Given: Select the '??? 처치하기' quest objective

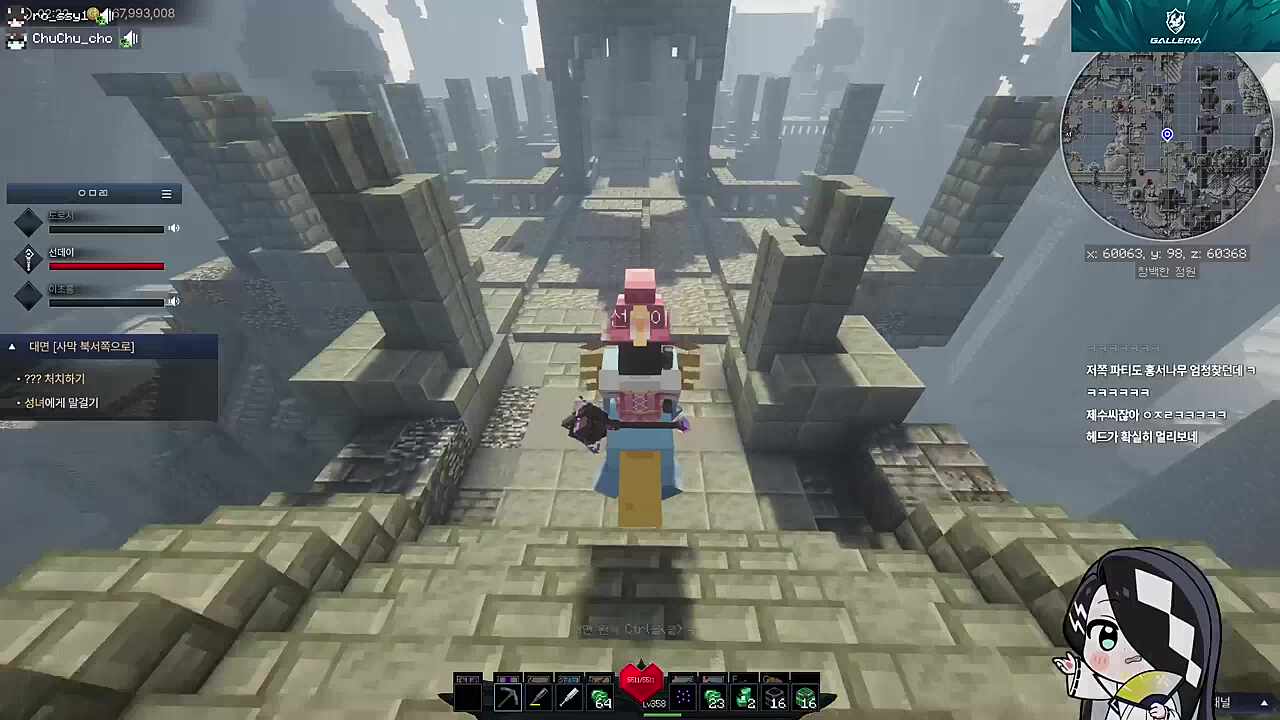Looking at the screenshot, I should (56, 379).
